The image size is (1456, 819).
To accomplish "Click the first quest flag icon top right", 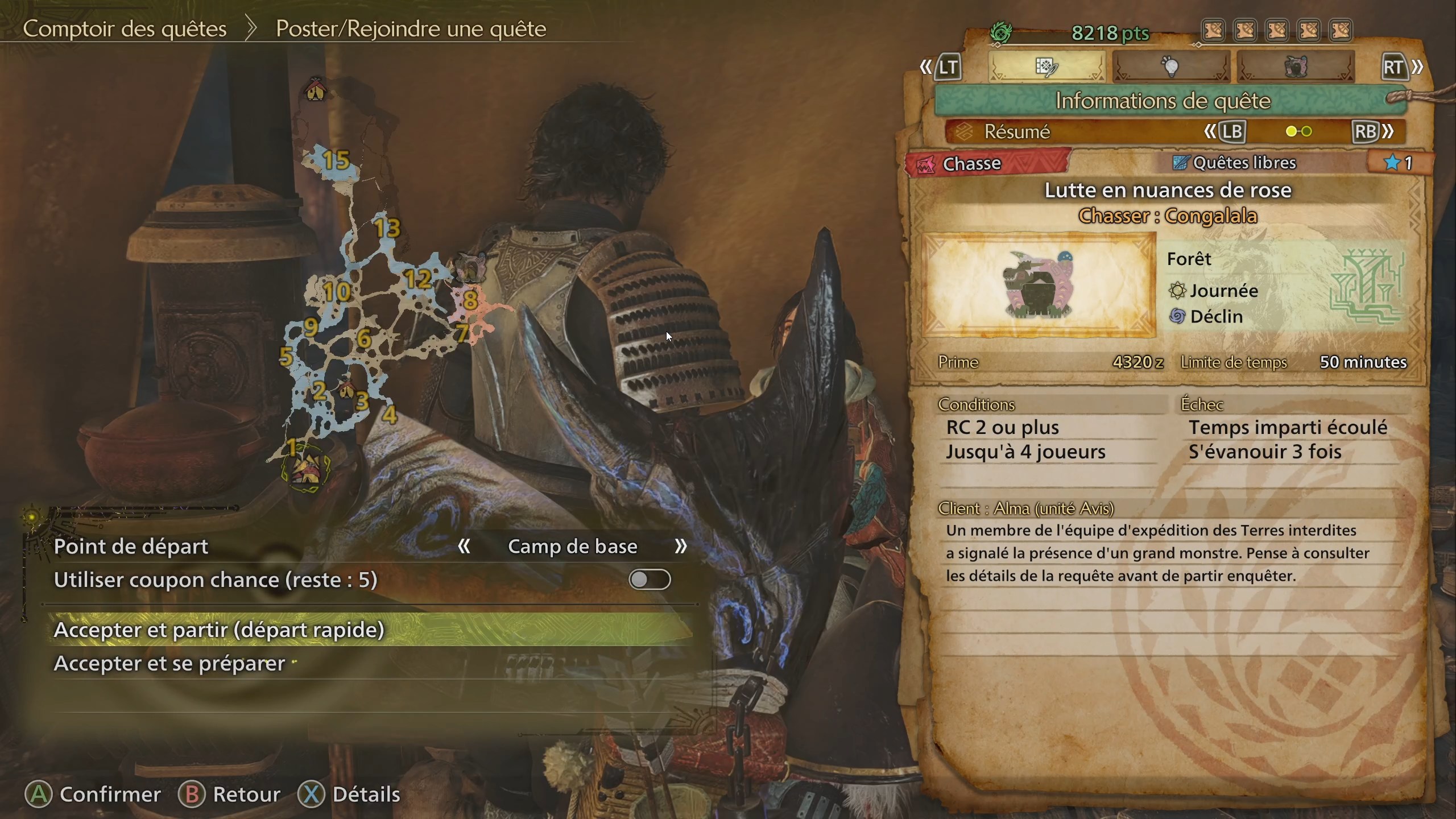I will coord(1214,30).
